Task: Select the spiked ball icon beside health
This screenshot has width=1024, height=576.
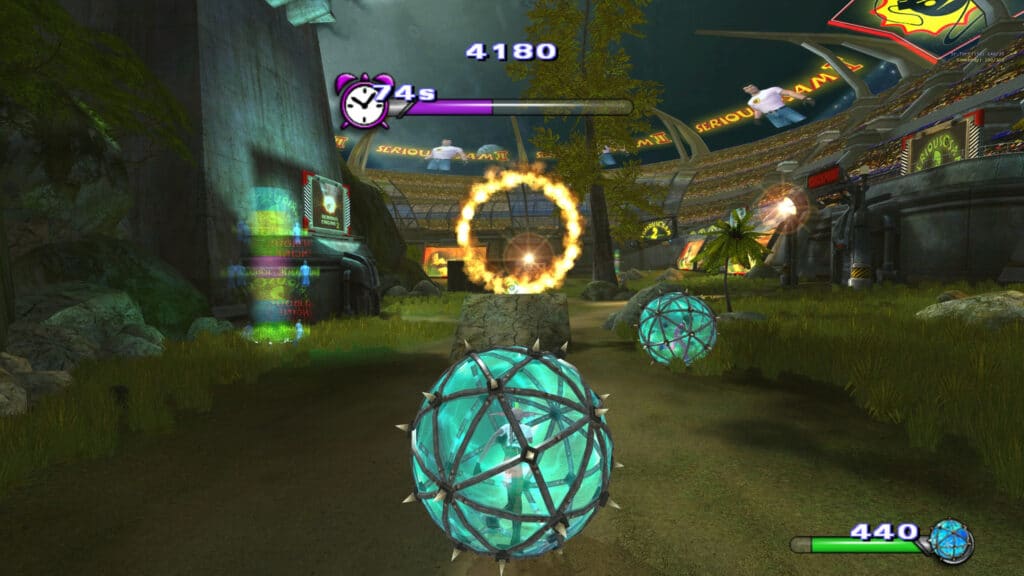Action: click(950, 541)
